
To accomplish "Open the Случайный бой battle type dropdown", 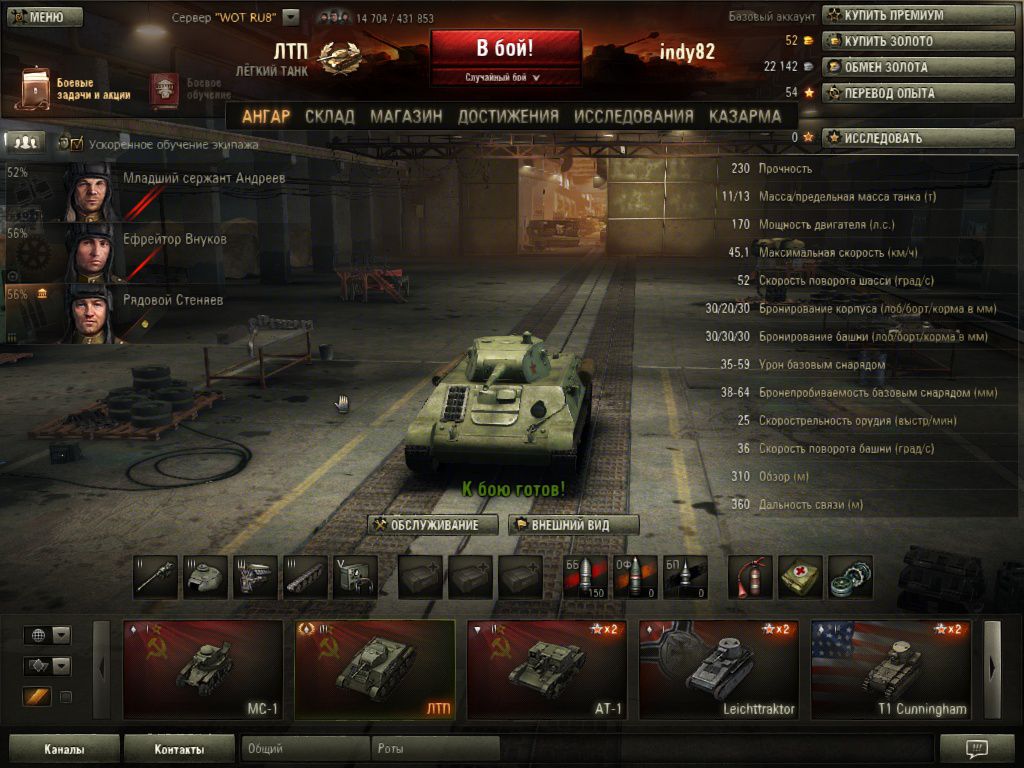I will [x=505, y=77].
